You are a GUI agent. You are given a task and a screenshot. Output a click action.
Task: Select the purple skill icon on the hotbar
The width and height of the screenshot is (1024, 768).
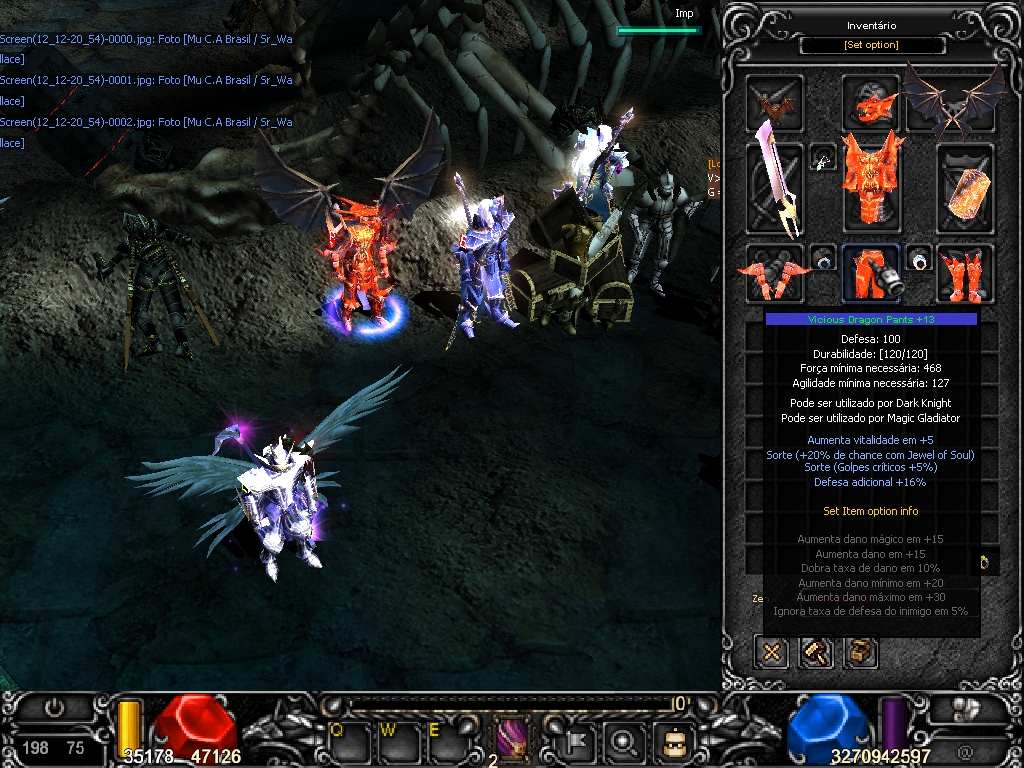513,740
